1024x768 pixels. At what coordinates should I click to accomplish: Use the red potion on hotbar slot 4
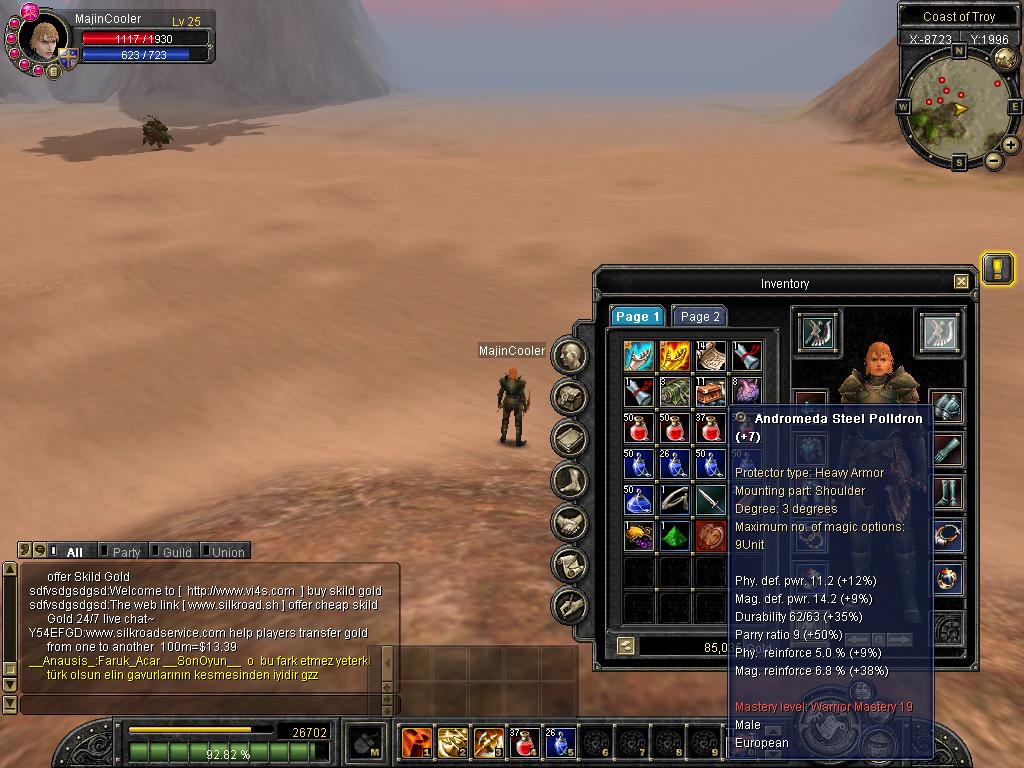(524, 743)
